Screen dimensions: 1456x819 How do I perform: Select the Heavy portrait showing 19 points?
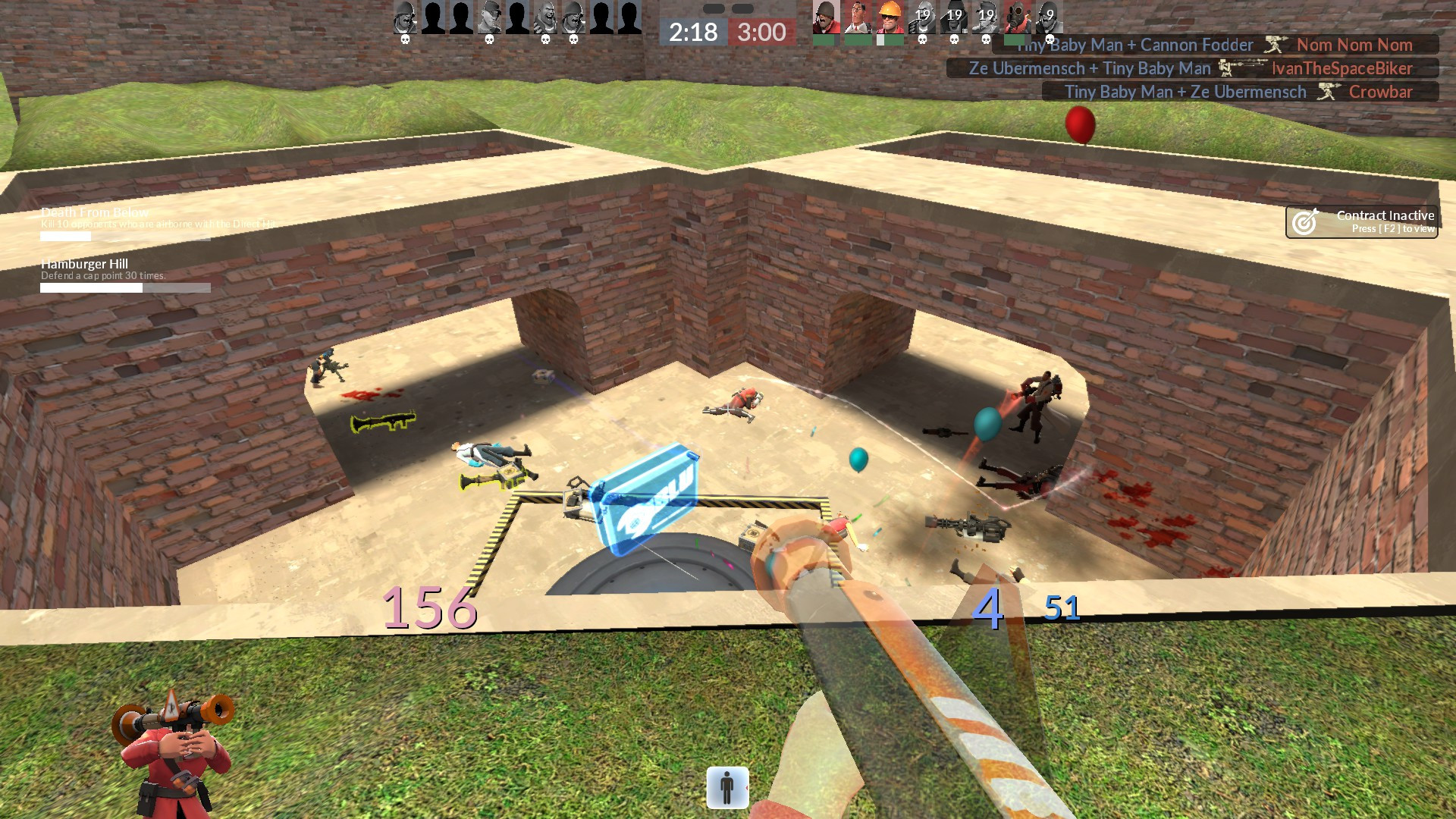[x=924, y=17]
